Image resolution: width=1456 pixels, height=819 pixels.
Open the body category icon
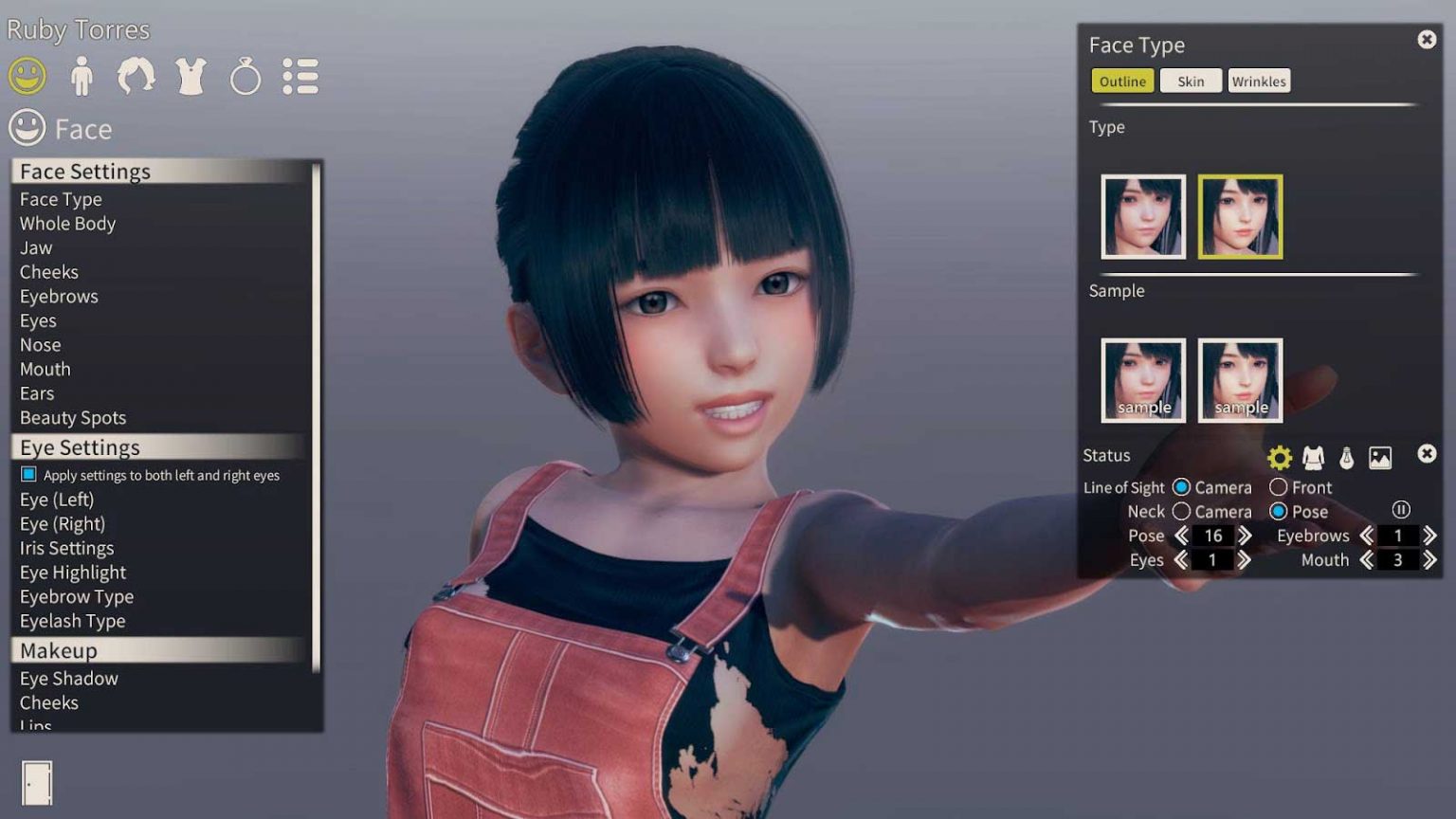[x=82, y=76]
